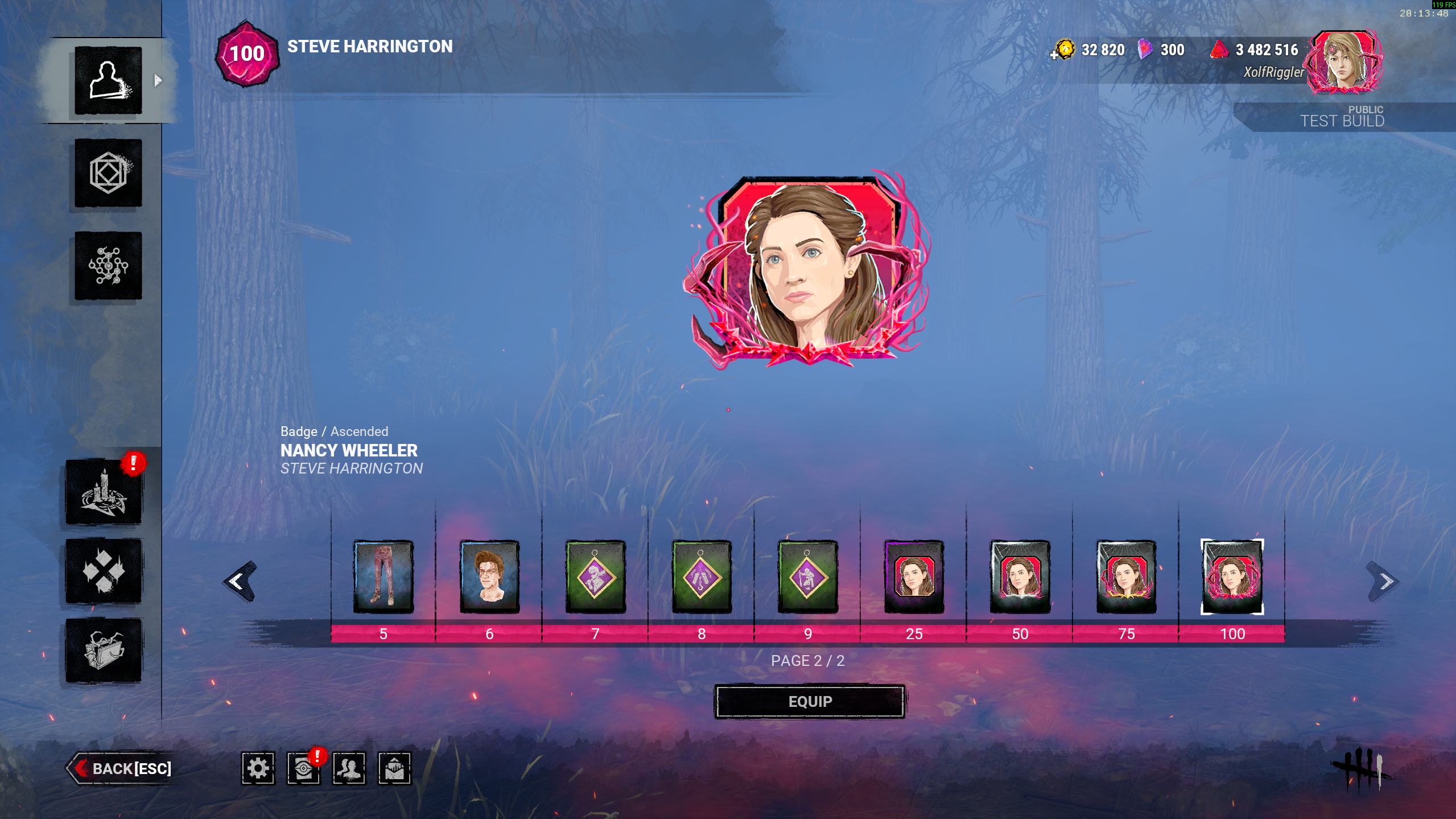Open the friends list icon

point(349,768)
